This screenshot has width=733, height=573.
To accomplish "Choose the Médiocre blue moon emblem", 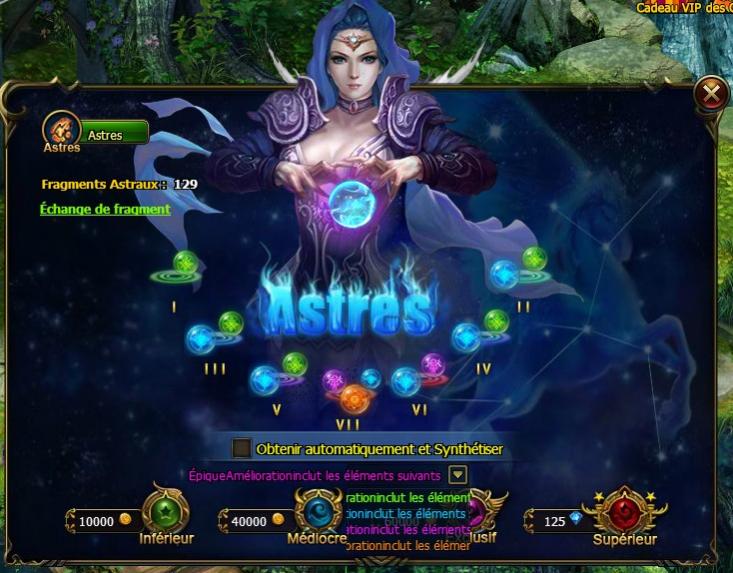I will (318, 512).
